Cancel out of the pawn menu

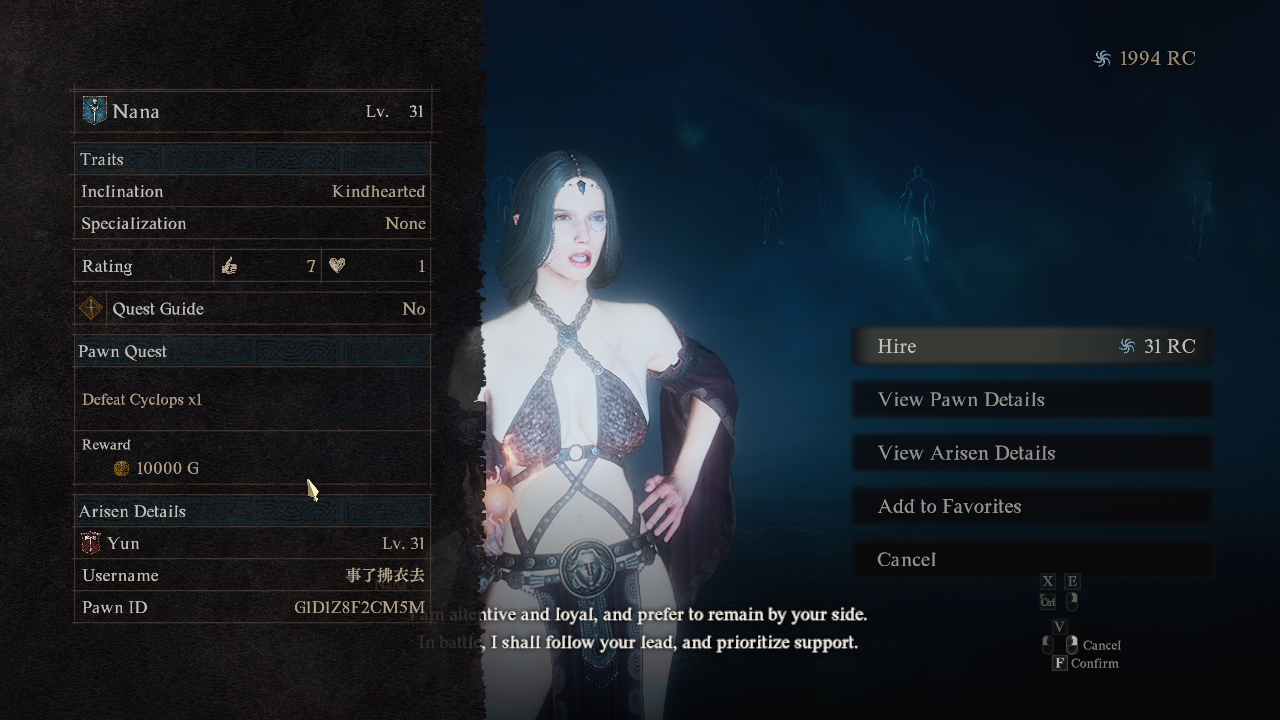(1030, 560)
